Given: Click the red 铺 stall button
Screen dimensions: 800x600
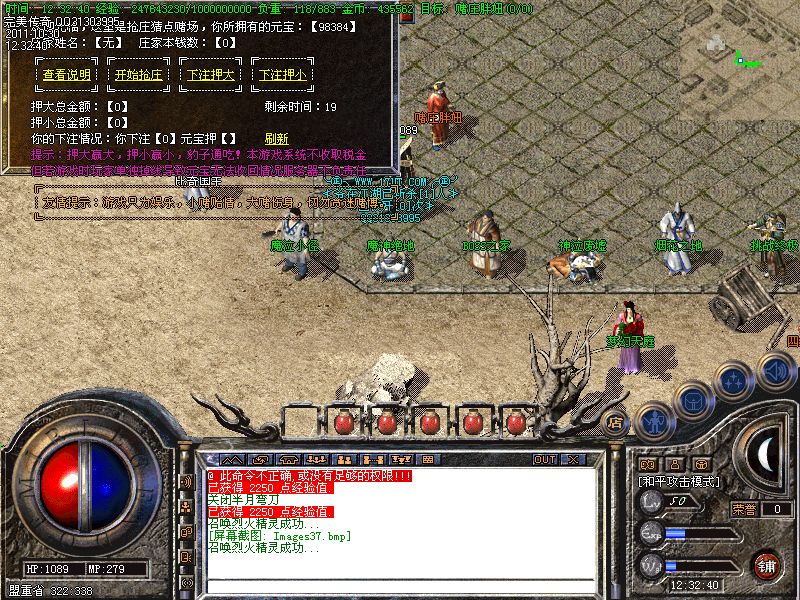Looking at the screenshot, I should click(x=766, y=565).
